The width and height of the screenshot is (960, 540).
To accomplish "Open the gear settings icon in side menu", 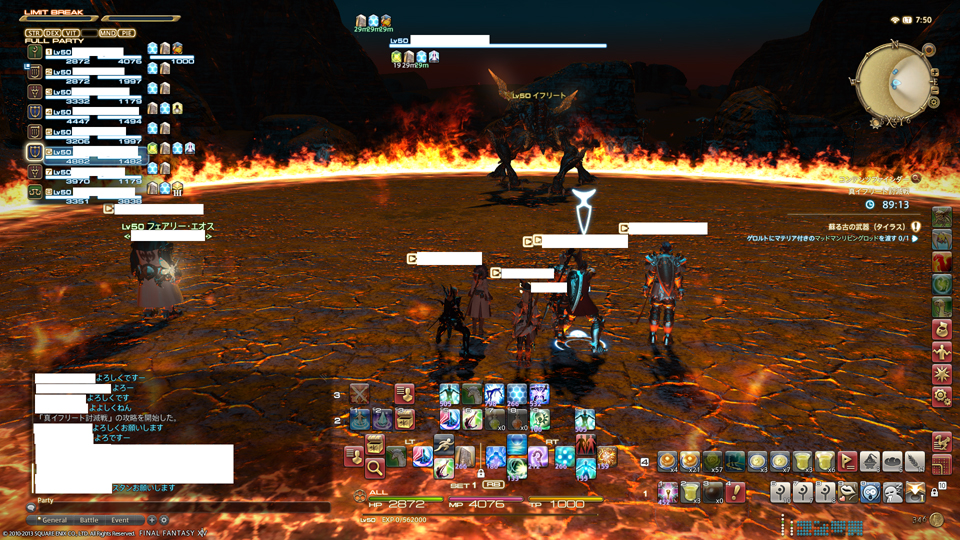I will coord(941,396).
